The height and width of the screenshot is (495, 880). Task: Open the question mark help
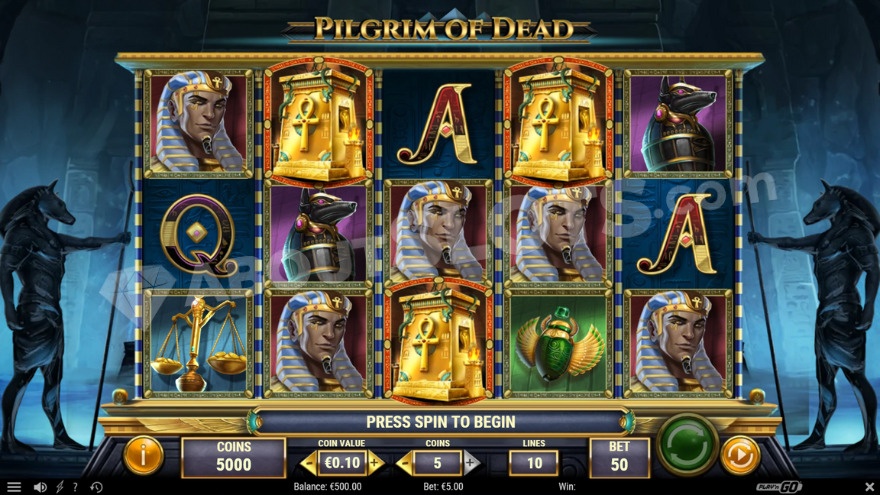(x=75, y=487)
